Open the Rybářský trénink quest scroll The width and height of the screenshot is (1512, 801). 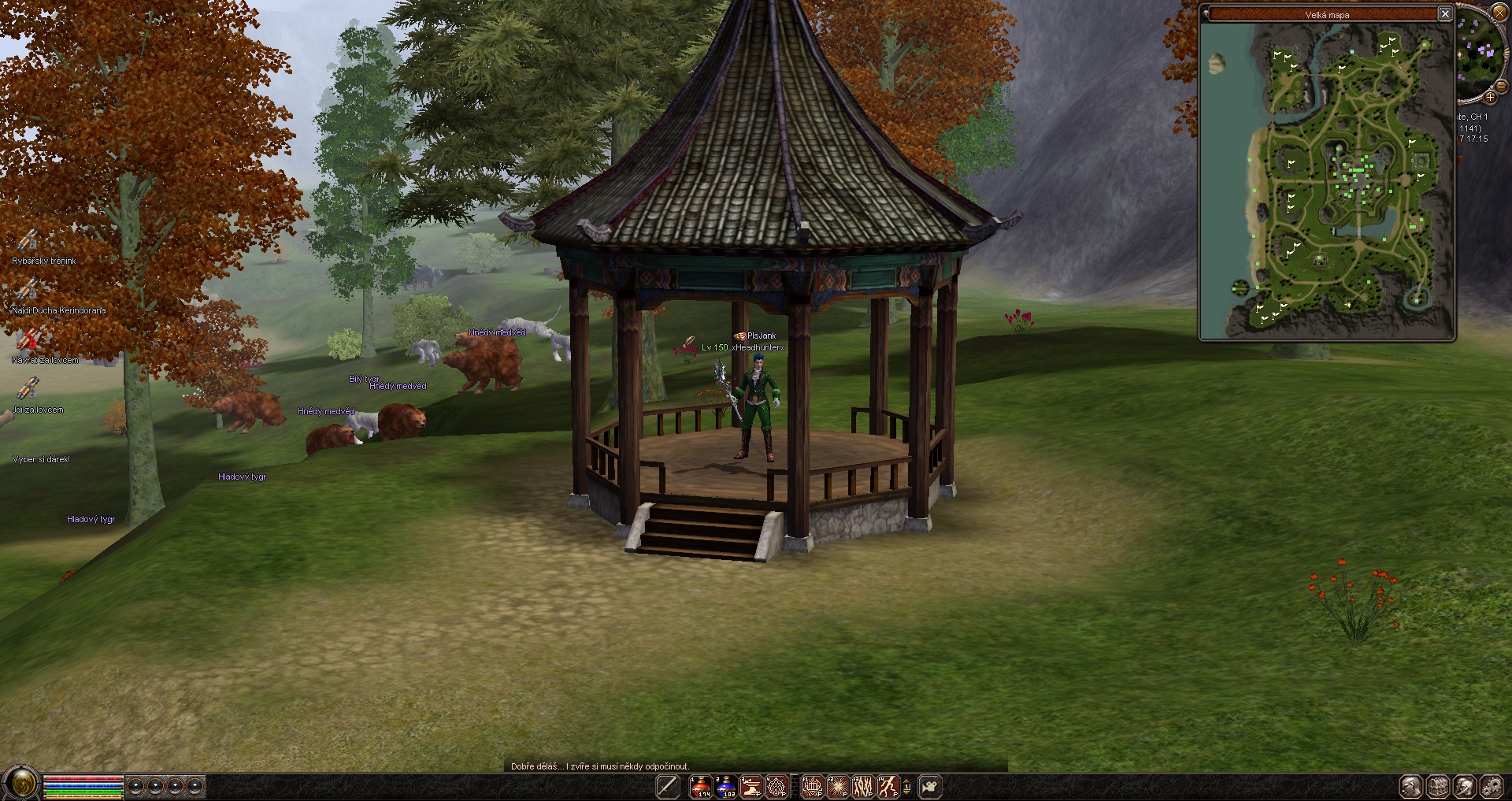[x=29, y=239]
